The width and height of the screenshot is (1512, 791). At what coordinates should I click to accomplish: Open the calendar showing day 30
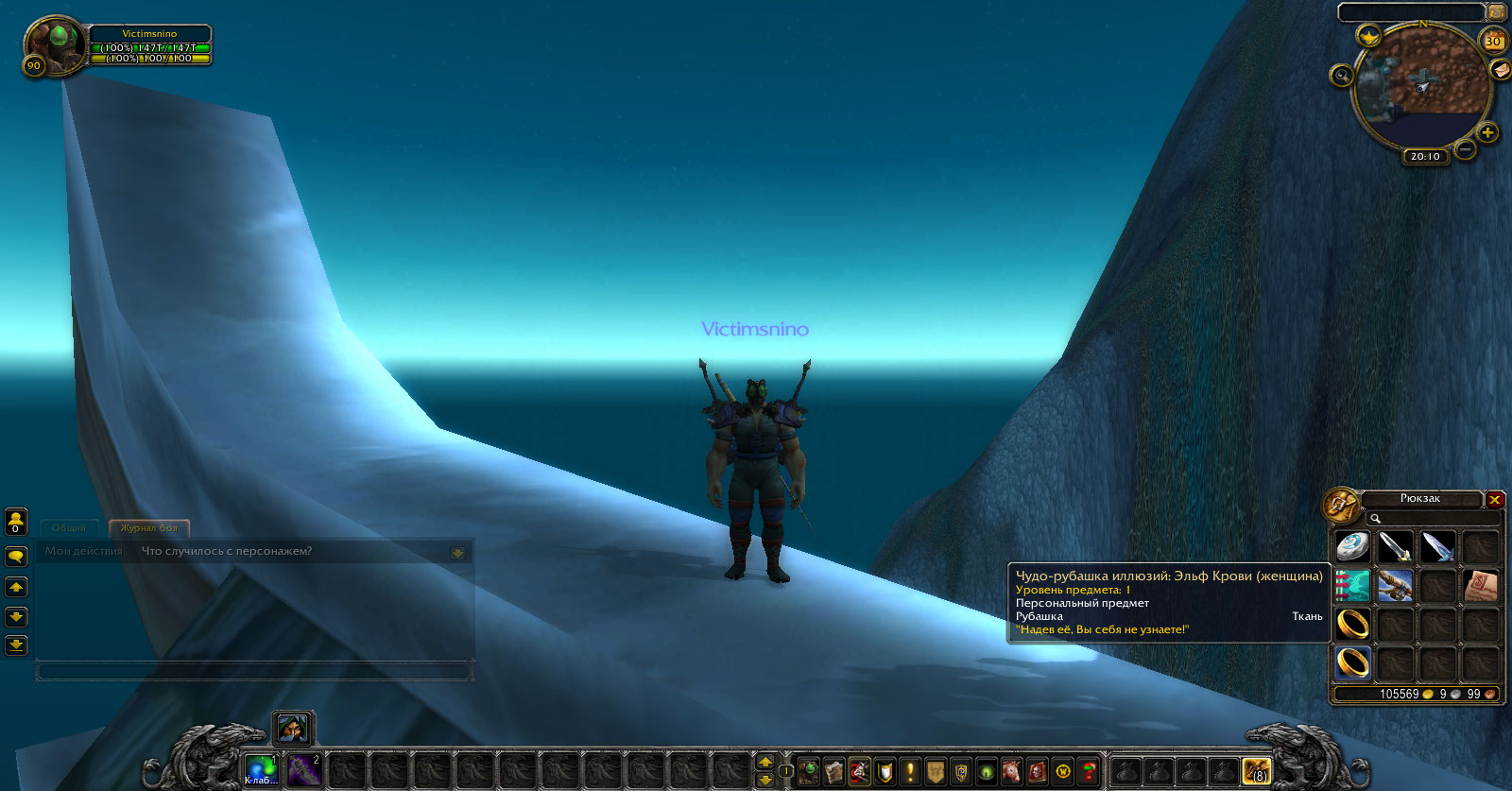pyautogui.click(x=1493, y=41)
